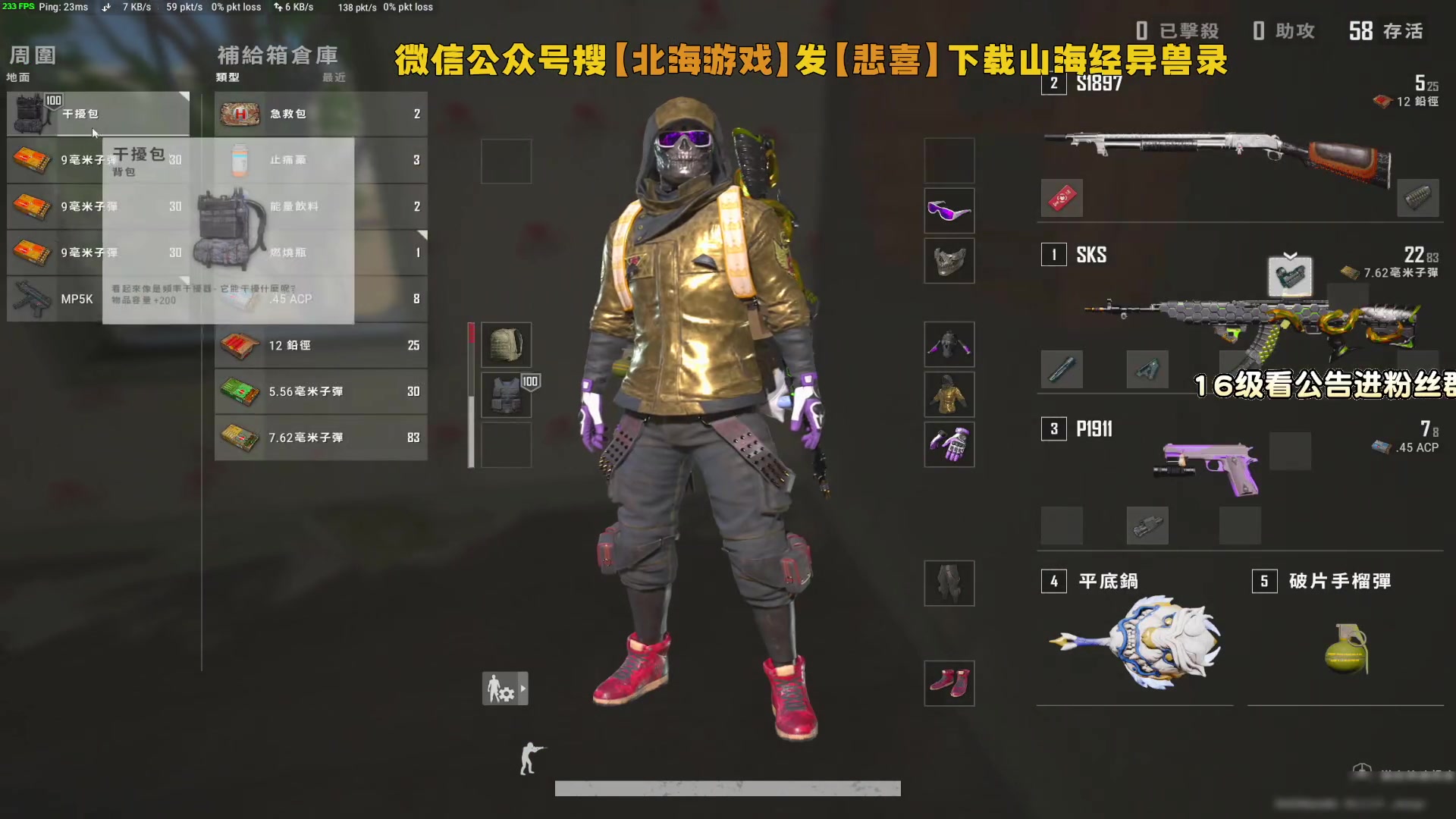Viewport: 1456px width, 819px height.
Task: Select the red dot sight above the SKS
Action: click(x=1291, y=278)
